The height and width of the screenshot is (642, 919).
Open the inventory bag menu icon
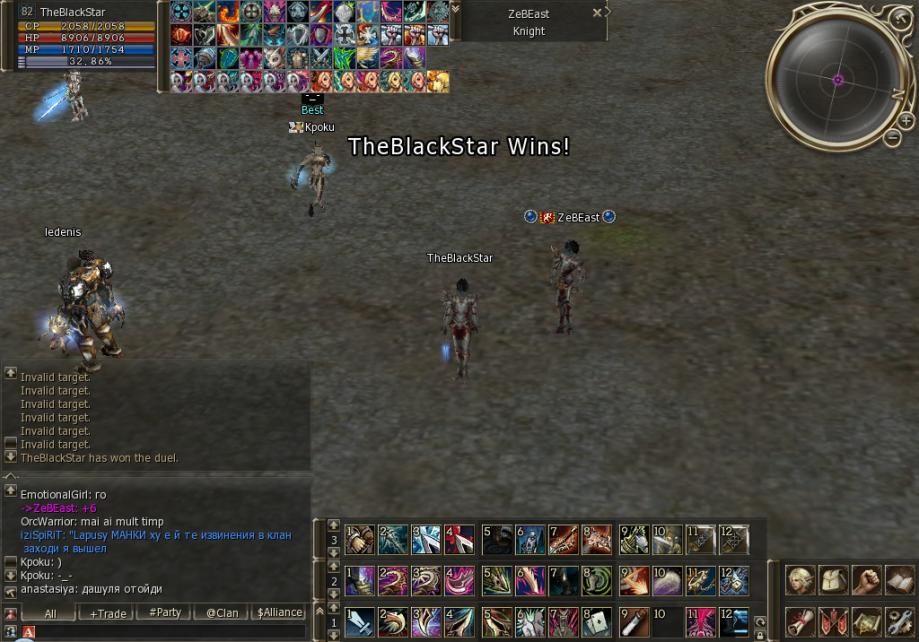click(834, 580)
